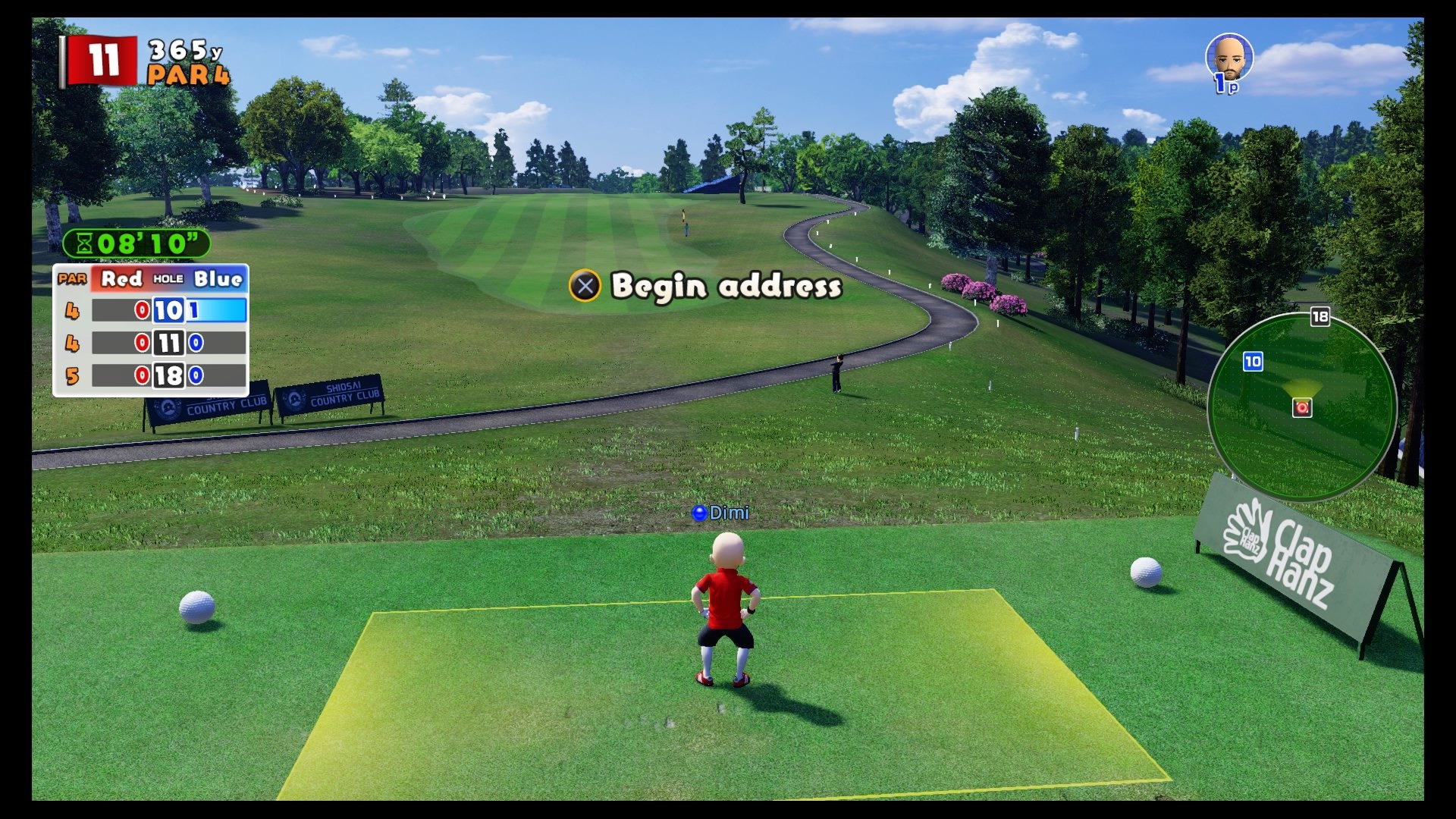1456x819 pixels.
Task: Click the Dimi player name label
Action: pyautogui.click(x=722, y=513)
